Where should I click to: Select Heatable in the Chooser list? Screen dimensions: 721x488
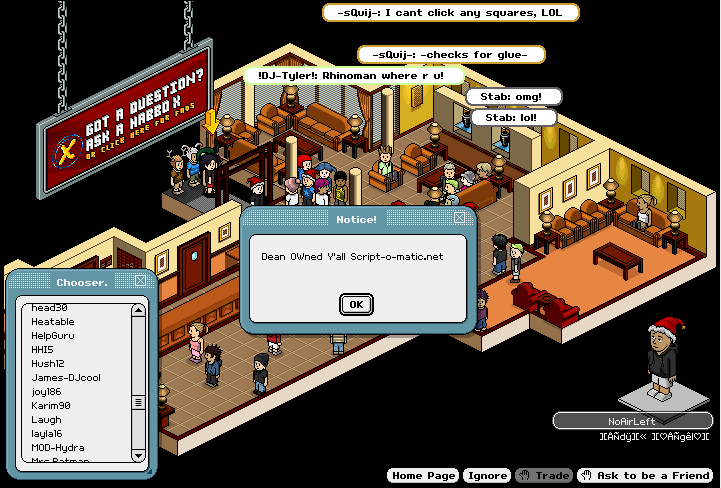pyautogui.click(x=52, y=322)
